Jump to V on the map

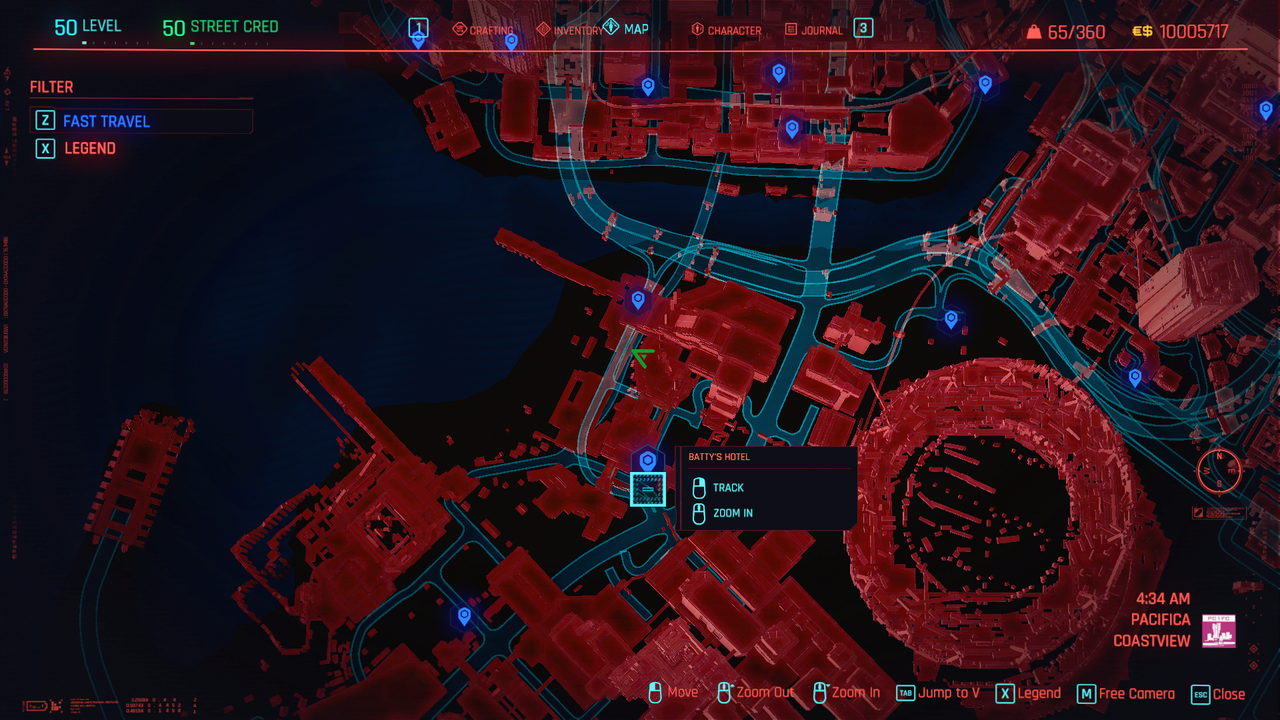click(938, 693)
